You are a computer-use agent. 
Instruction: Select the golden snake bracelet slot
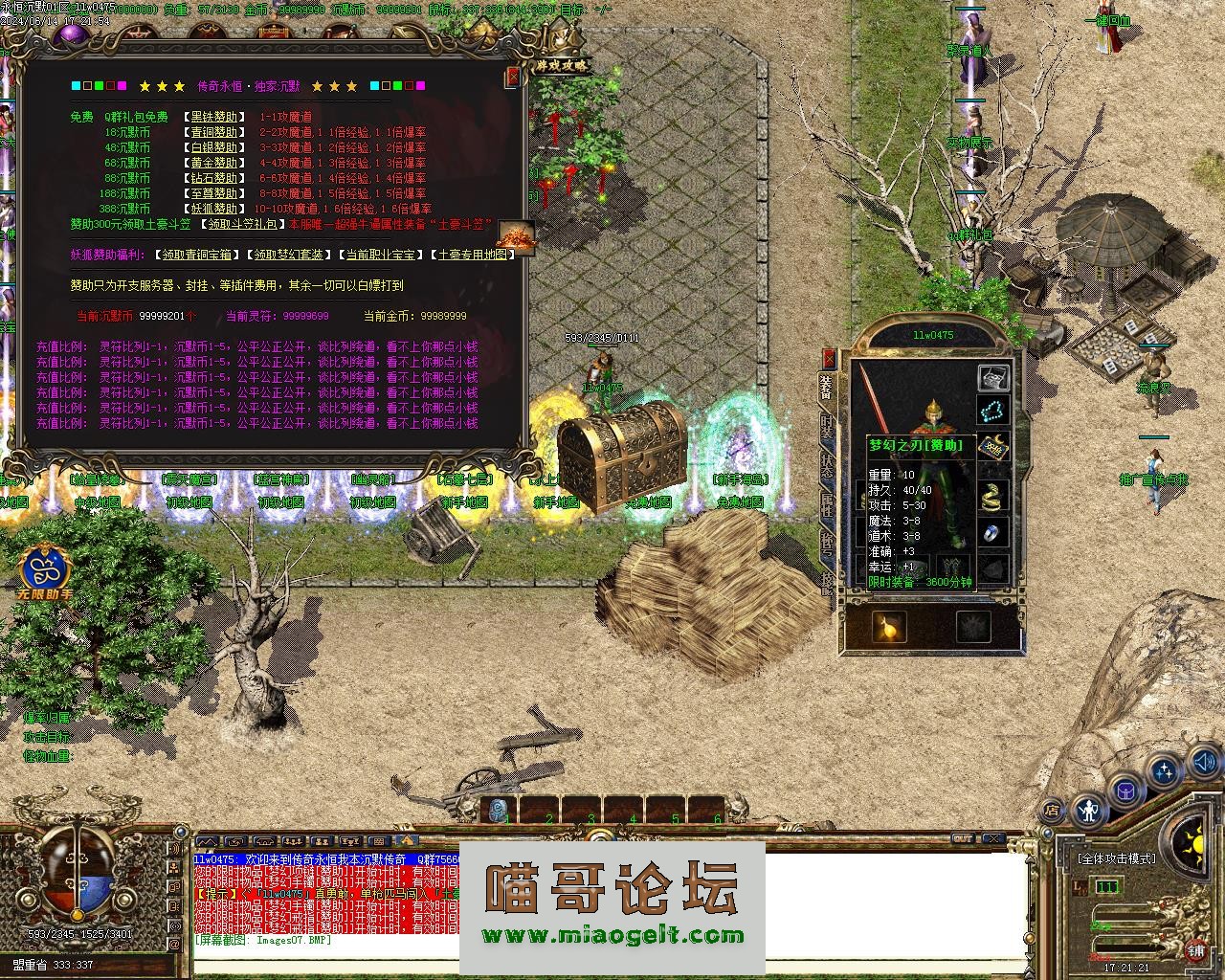click(x=993, y=496)
